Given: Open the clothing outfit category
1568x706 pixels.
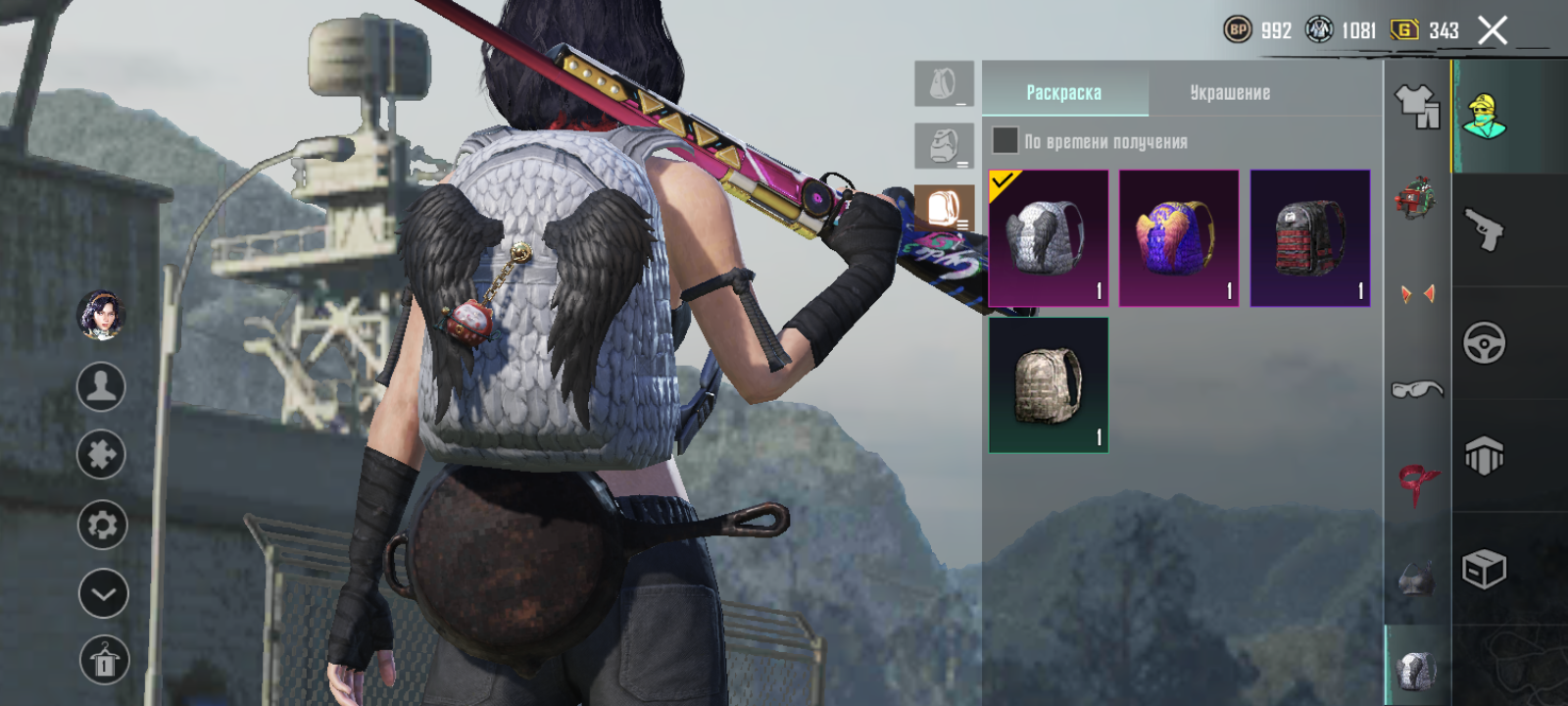Looking at the screenshot, I should tap(1417, 106).
